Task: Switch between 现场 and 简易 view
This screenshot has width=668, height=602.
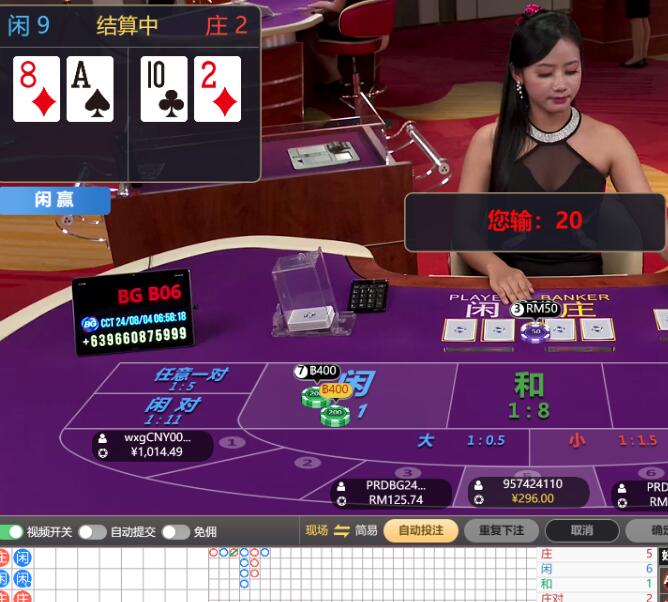Action: [x=341, y=531]
